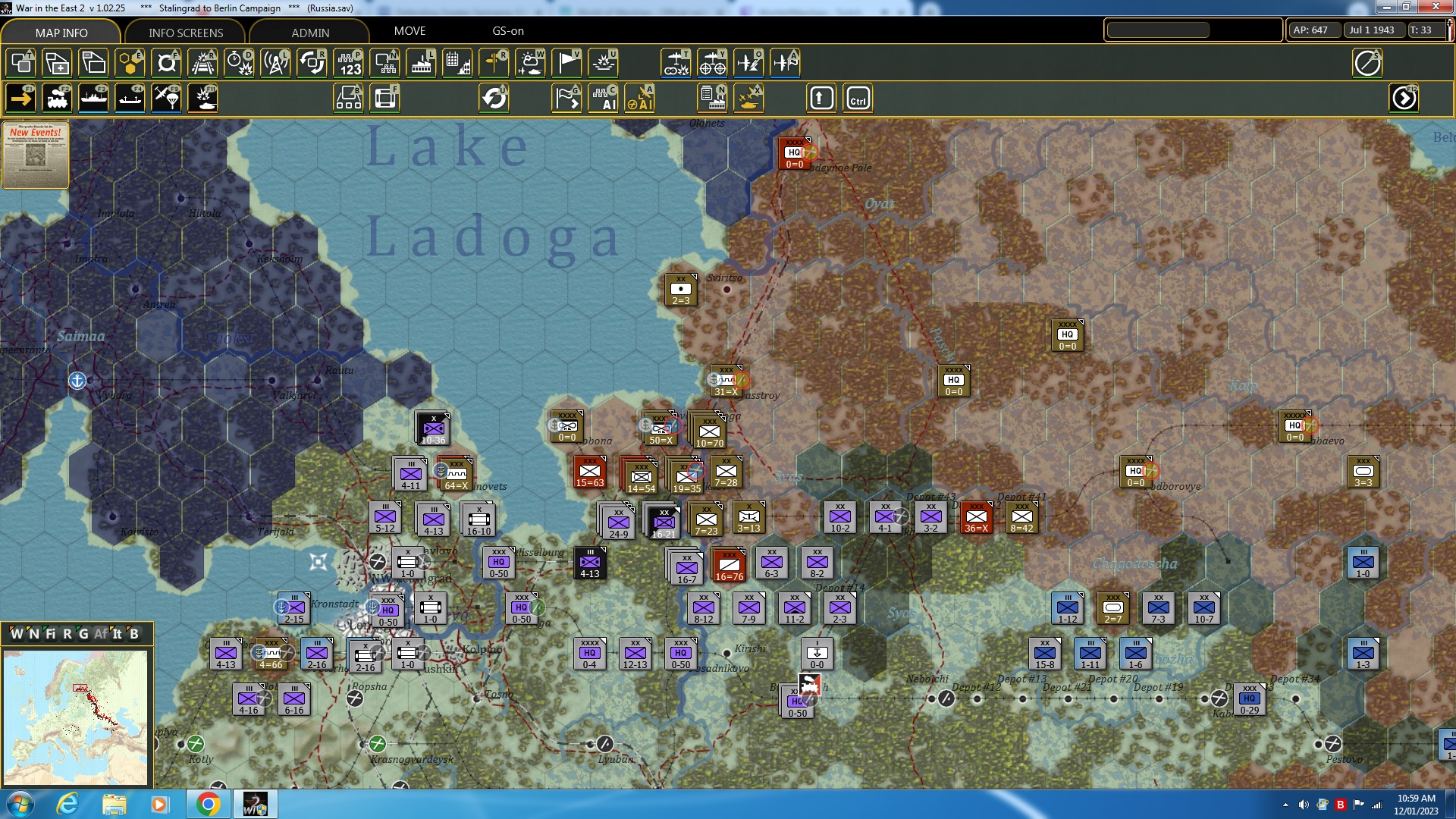Open the New Events newspaper
This screenshot has height=819, width=1456.
coord(35,155)
